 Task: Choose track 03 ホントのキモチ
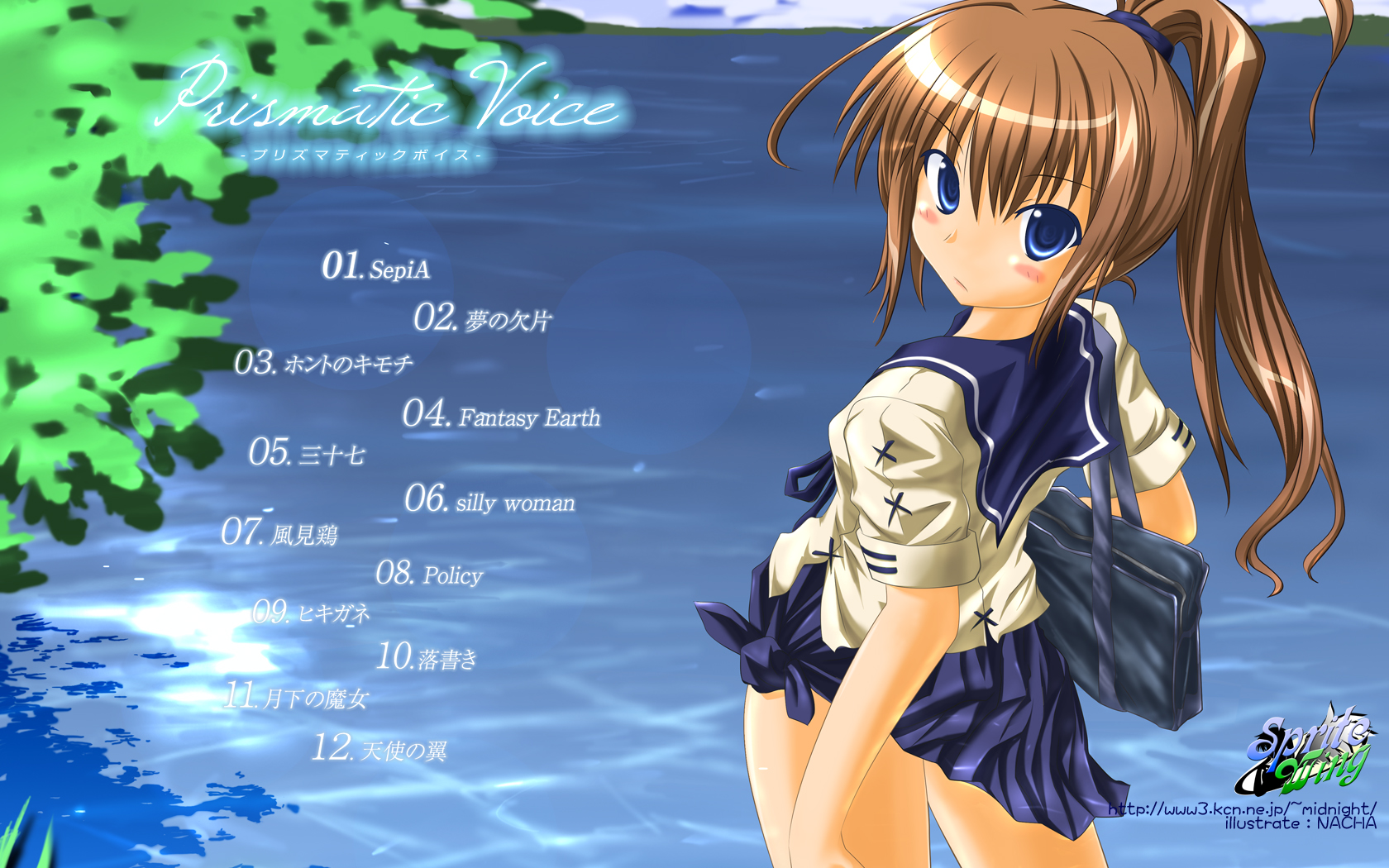(x=323, y=363)
